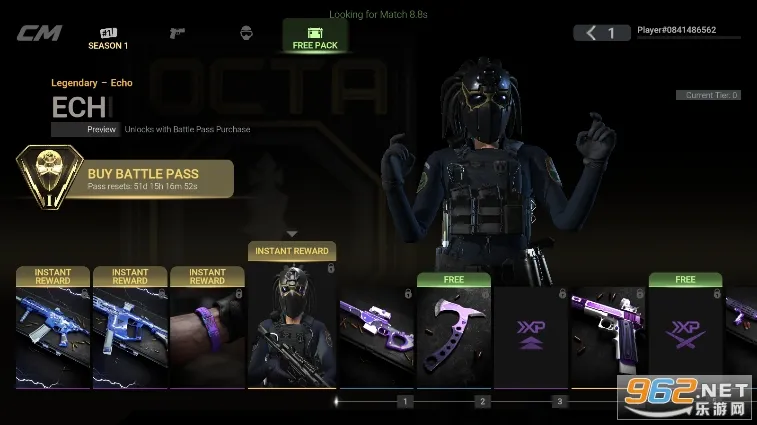
Task: Open the Season 1 tab
Action: [108, 37]
